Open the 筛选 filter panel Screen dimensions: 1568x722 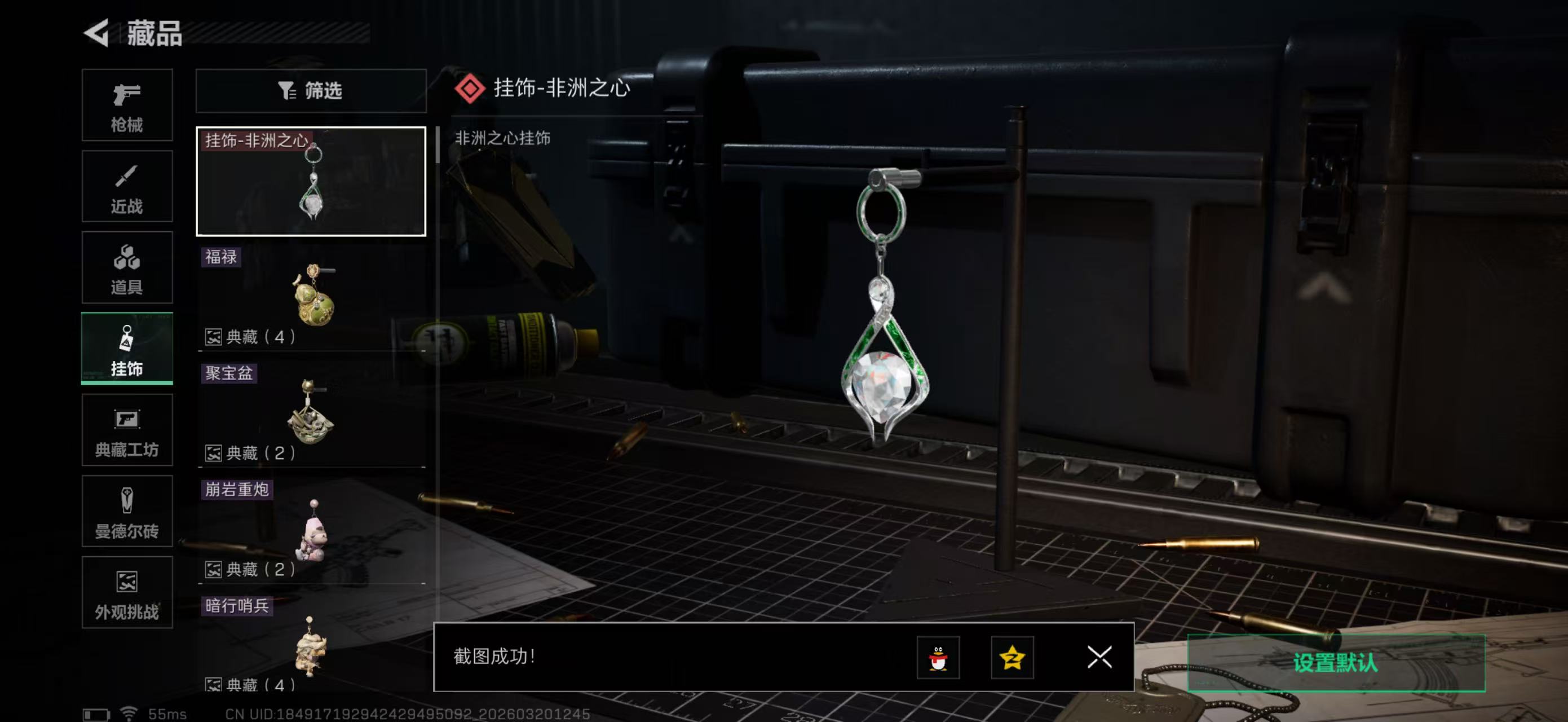pos(312,91)
